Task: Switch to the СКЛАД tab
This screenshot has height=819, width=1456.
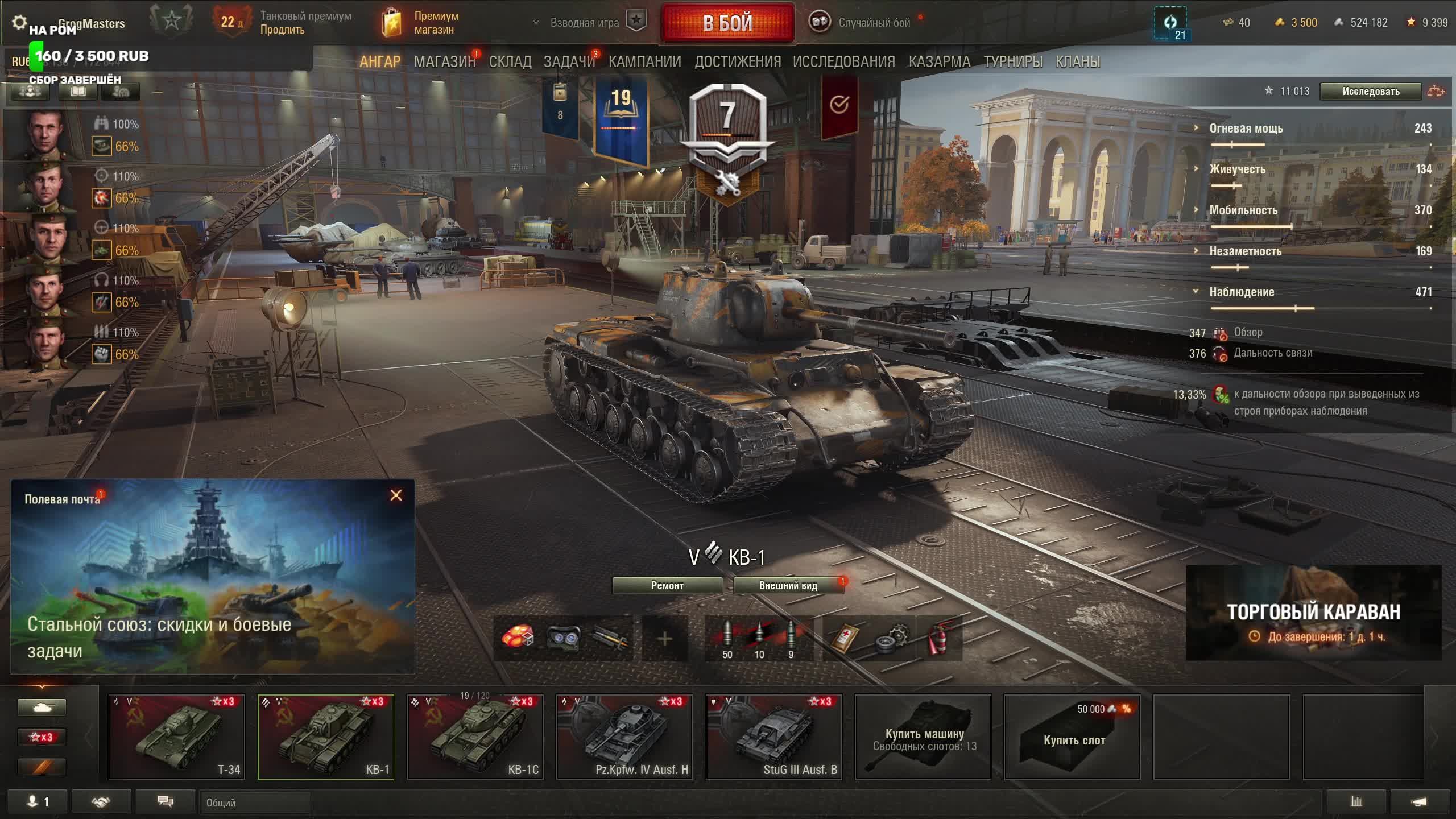Action: 510,61
